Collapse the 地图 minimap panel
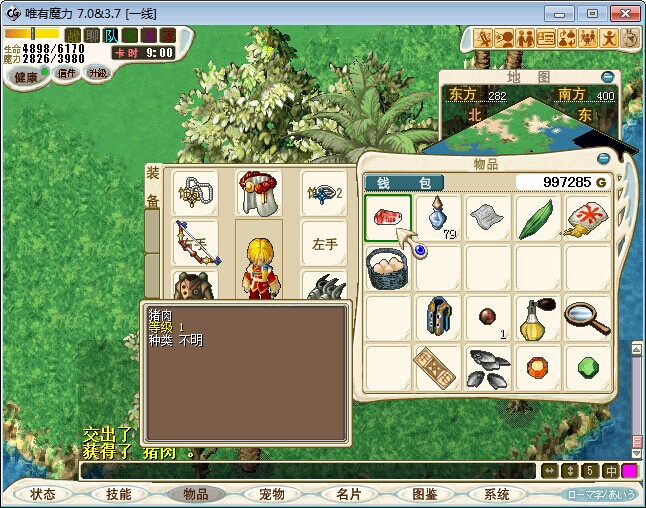Image resolution: width=646 pixels, height=508 pixels. [607, 77]
